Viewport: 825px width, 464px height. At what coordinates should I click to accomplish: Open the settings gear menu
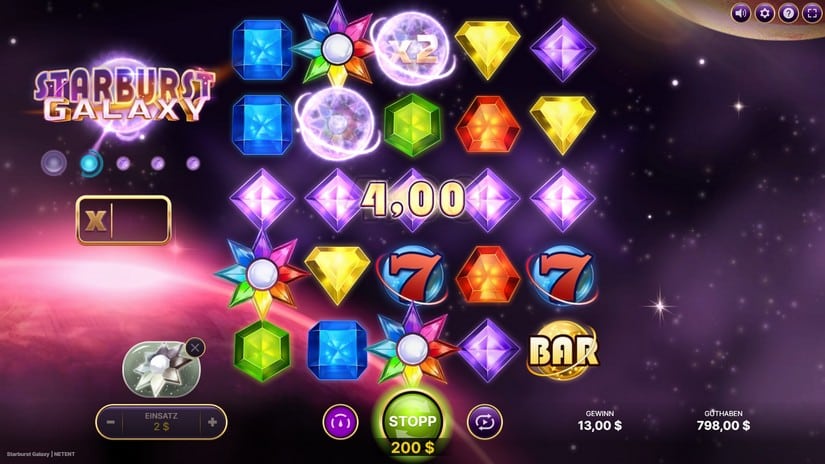pyautogui.click(x=765, y=13)
